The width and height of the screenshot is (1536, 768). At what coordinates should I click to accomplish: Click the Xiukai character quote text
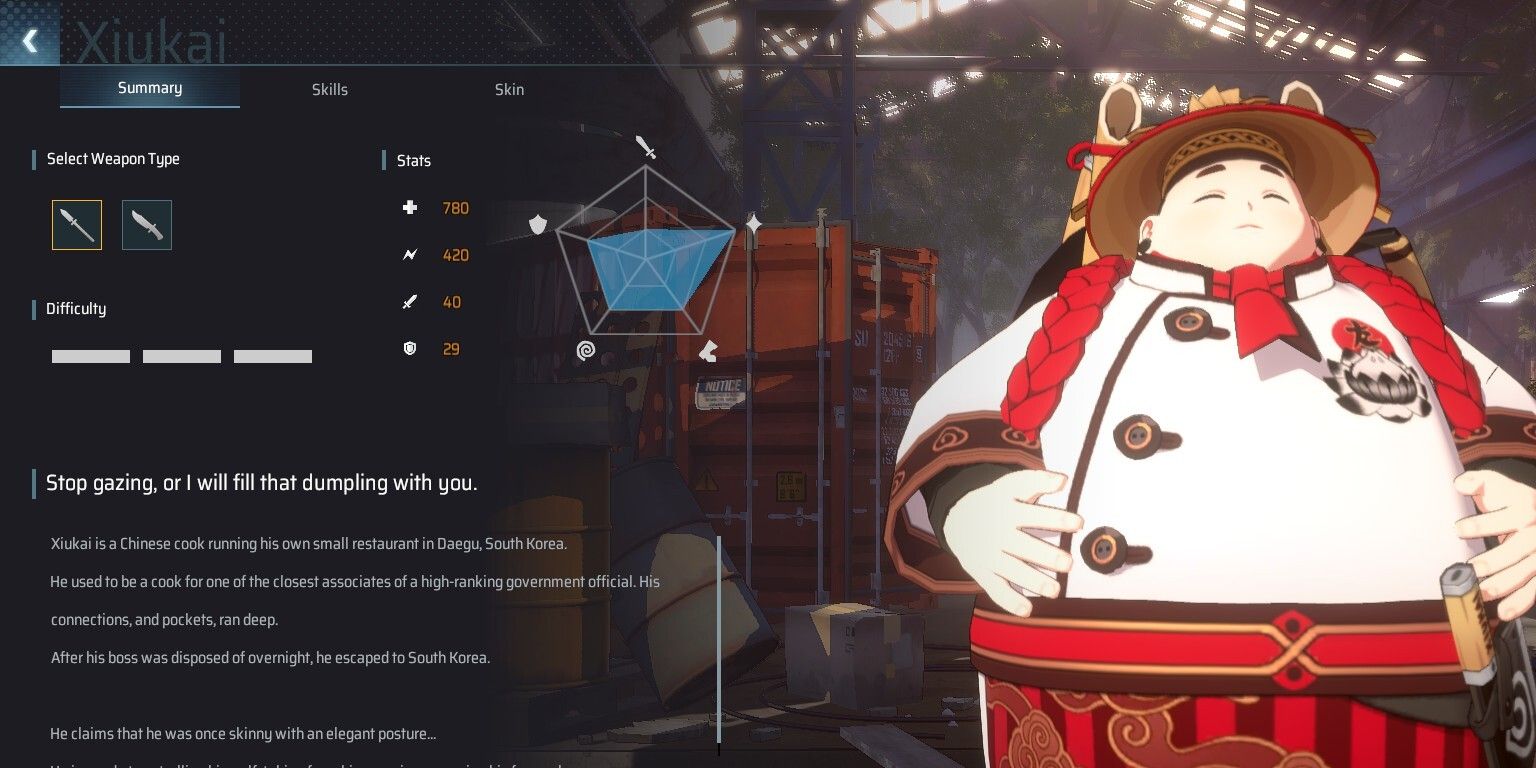pyautogui.click(x=261, y=482)
